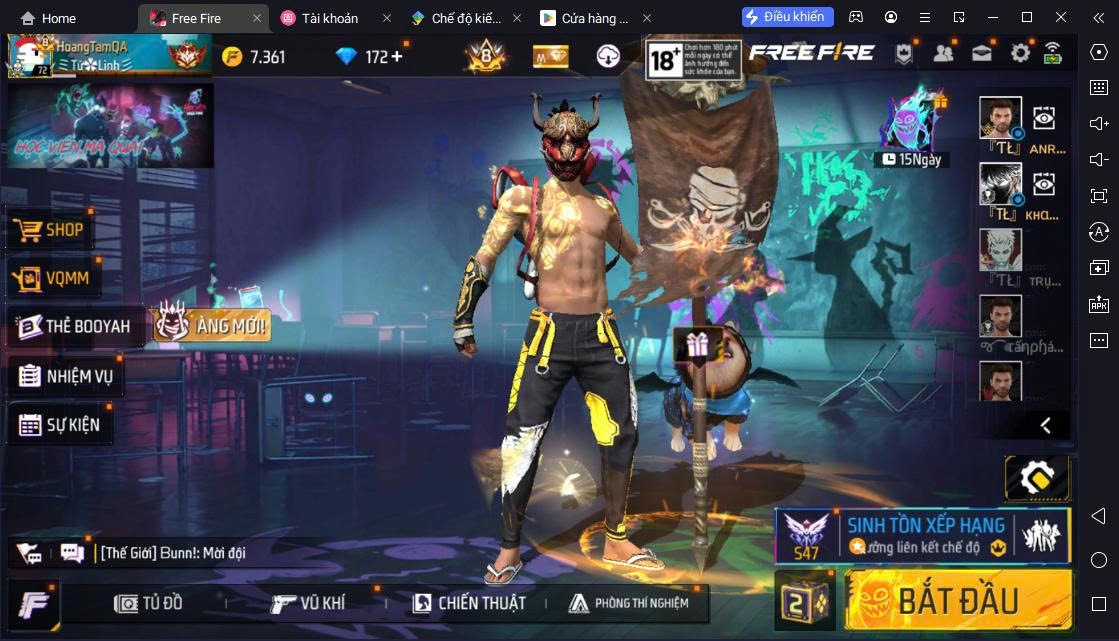Switch to the VŨ KHÍ weapons tab

(x=308, y=603)
